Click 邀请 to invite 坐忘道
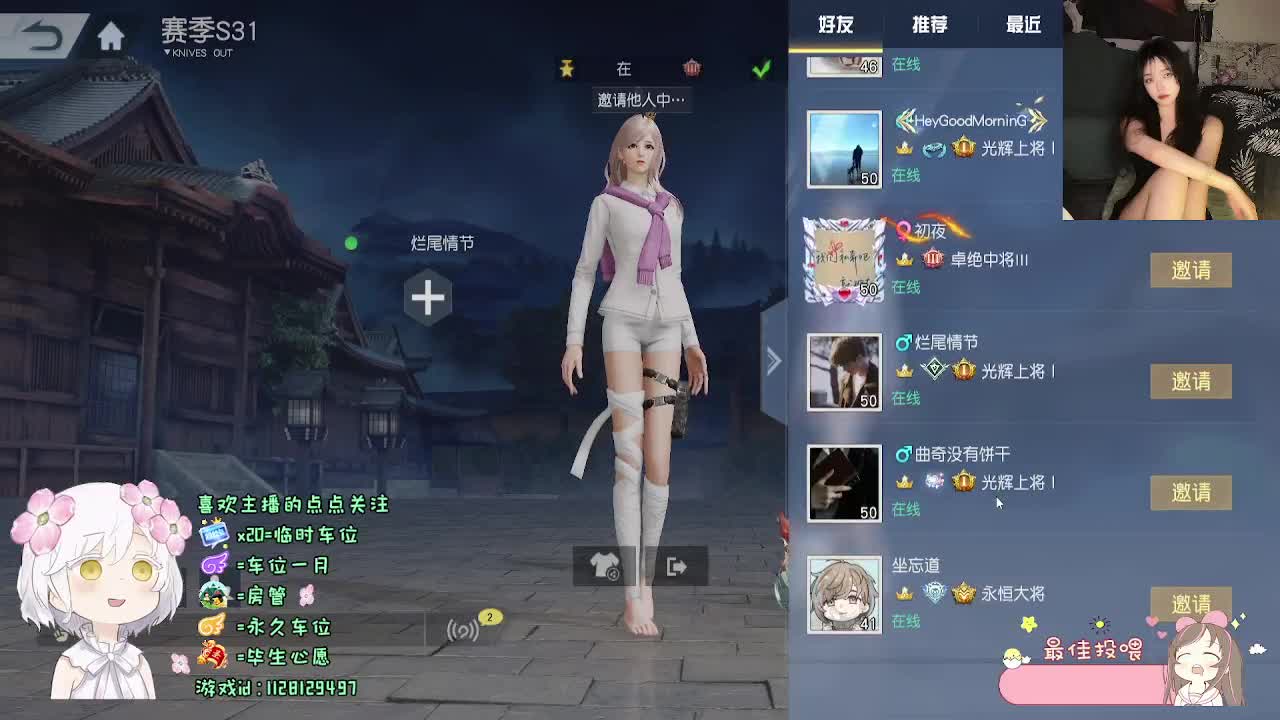Screen dimensions: 1280x720 point(1191,604)
